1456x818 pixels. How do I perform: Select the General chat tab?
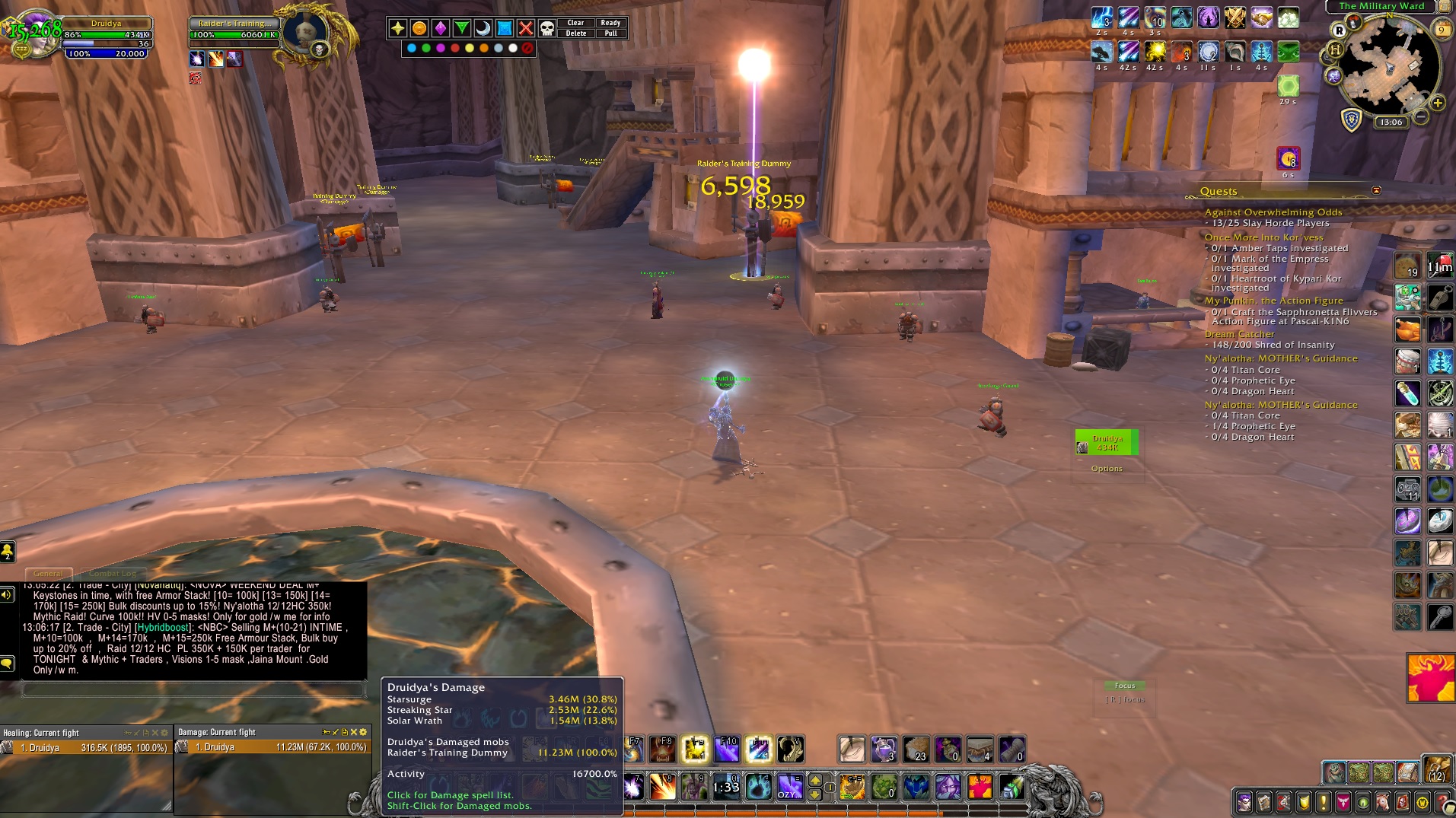pos(49,574)
